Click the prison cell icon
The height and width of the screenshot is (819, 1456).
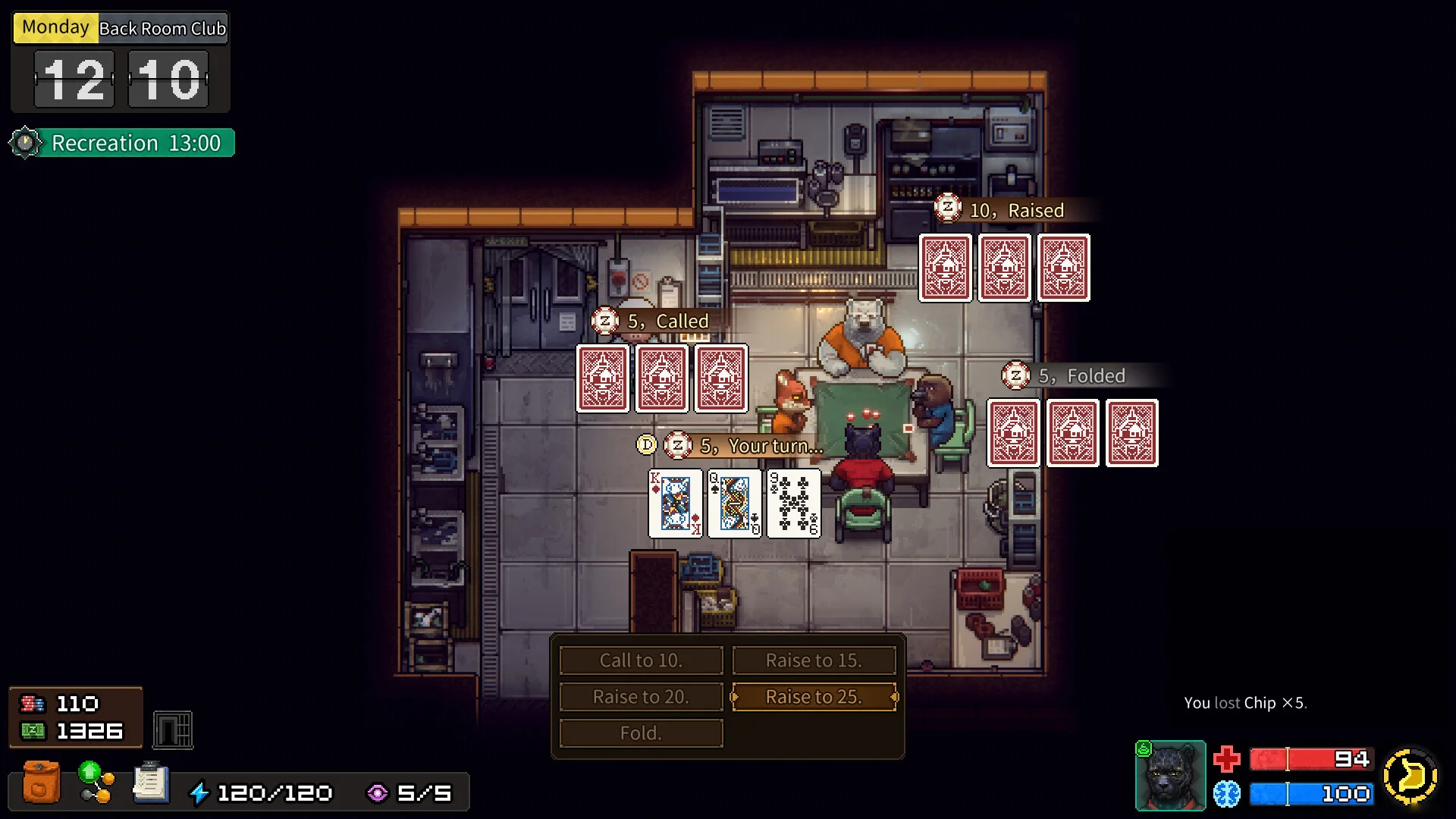[173, 730]
